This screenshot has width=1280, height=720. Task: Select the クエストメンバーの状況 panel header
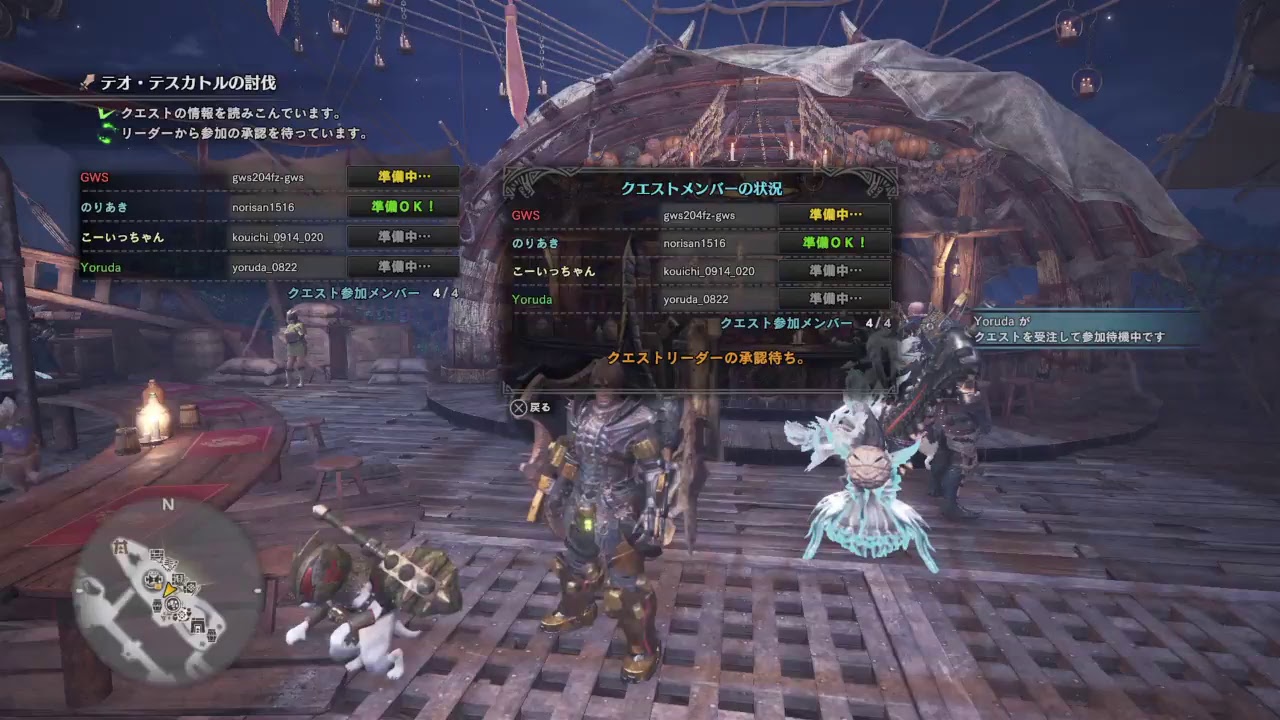point(700,188)
